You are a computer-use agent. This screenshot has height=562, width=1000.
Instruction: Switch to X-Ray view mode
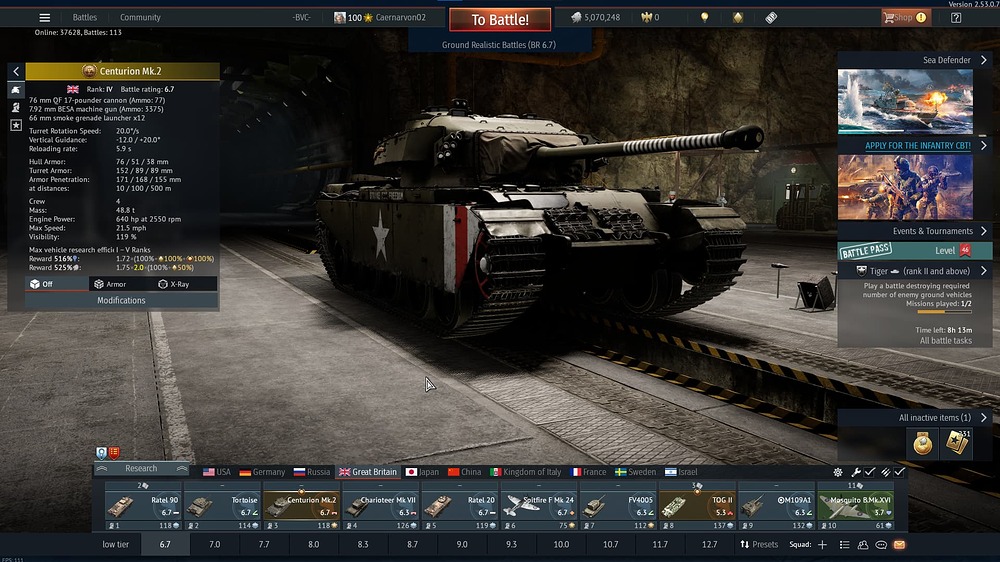pyautogui.click(x=173, y=284)
